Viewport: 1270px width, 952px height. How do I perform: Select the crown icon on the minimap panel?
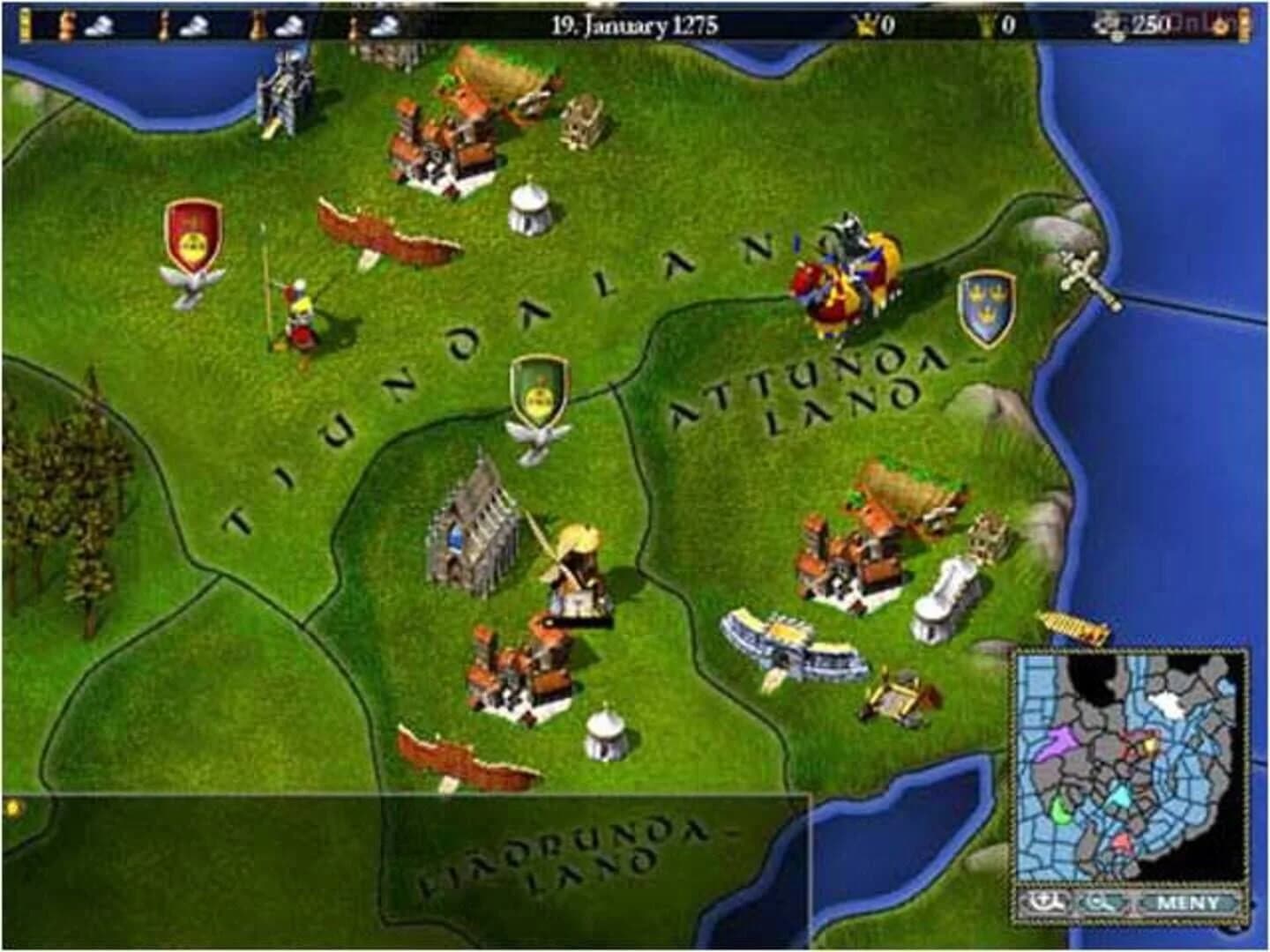[x=1044, y=904]
